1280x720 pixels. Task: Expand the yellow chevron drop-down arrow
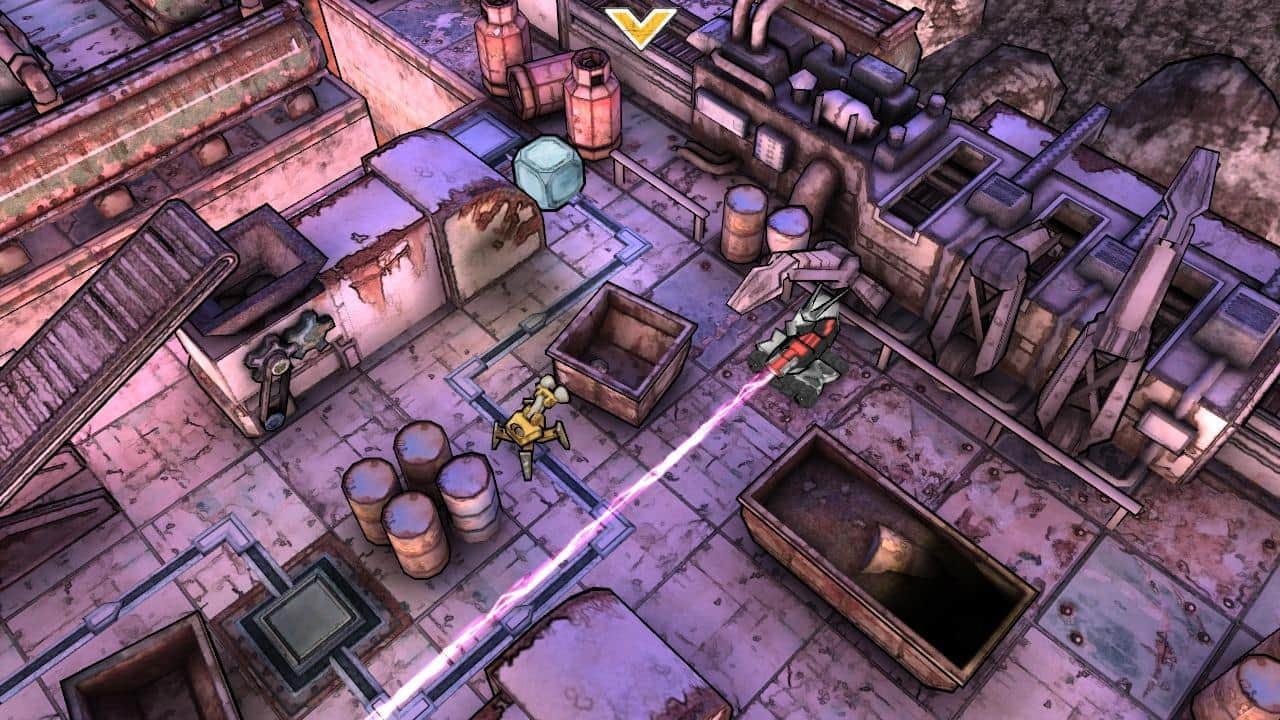(x=641, y=27)
